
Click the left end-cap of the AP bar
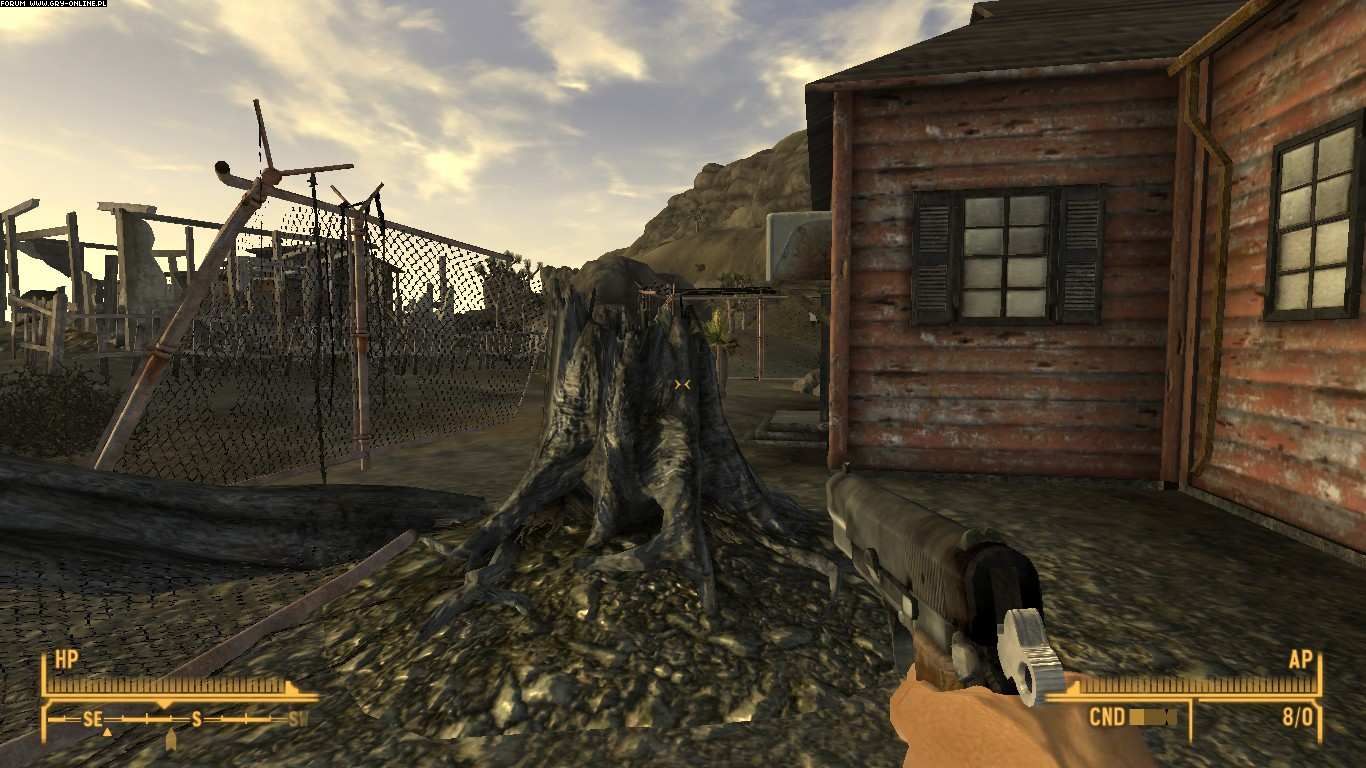[1075, 687]
